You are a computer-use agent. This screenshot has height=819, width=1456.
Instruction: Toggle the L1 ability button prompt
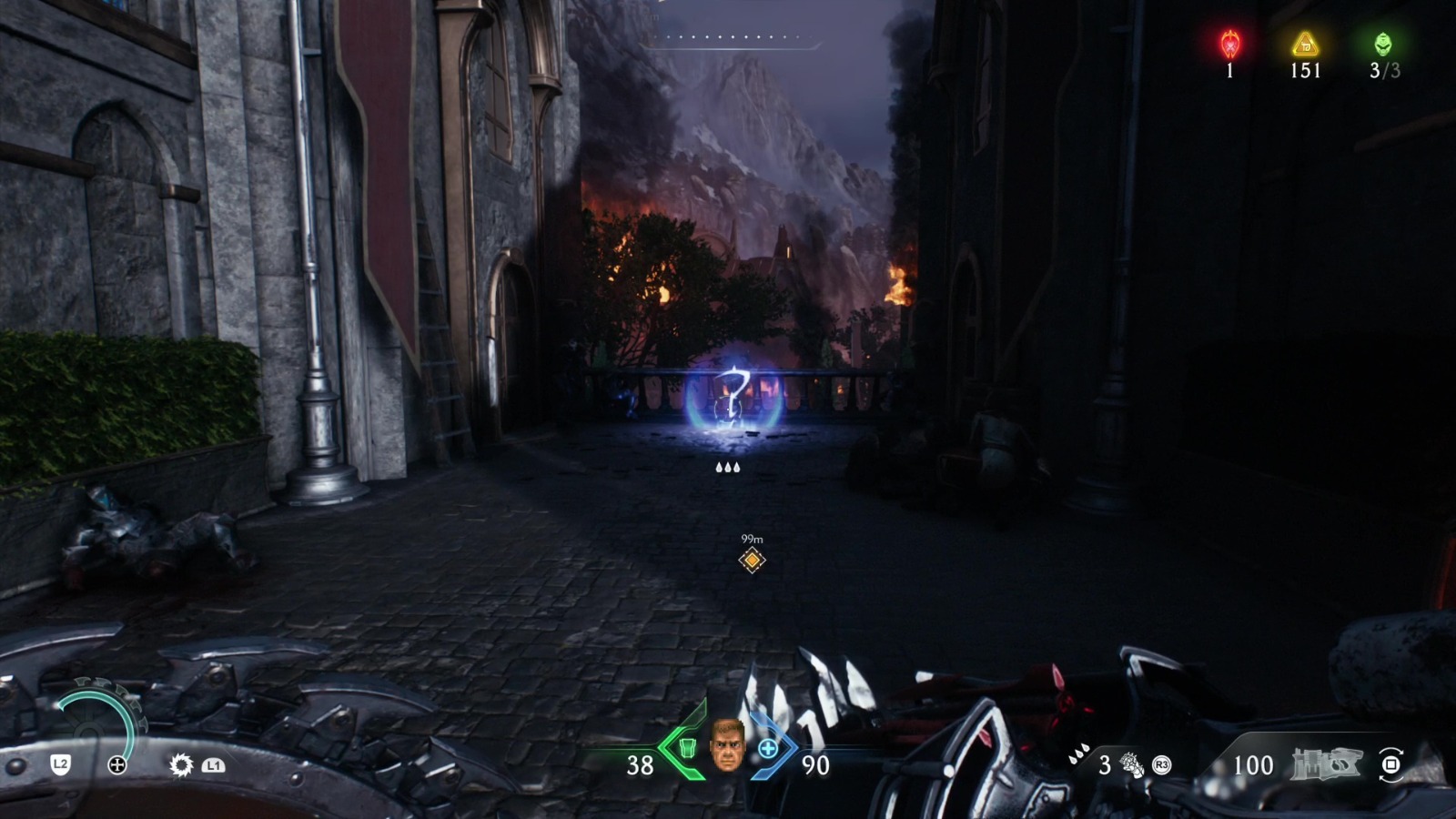coord(213,764)
